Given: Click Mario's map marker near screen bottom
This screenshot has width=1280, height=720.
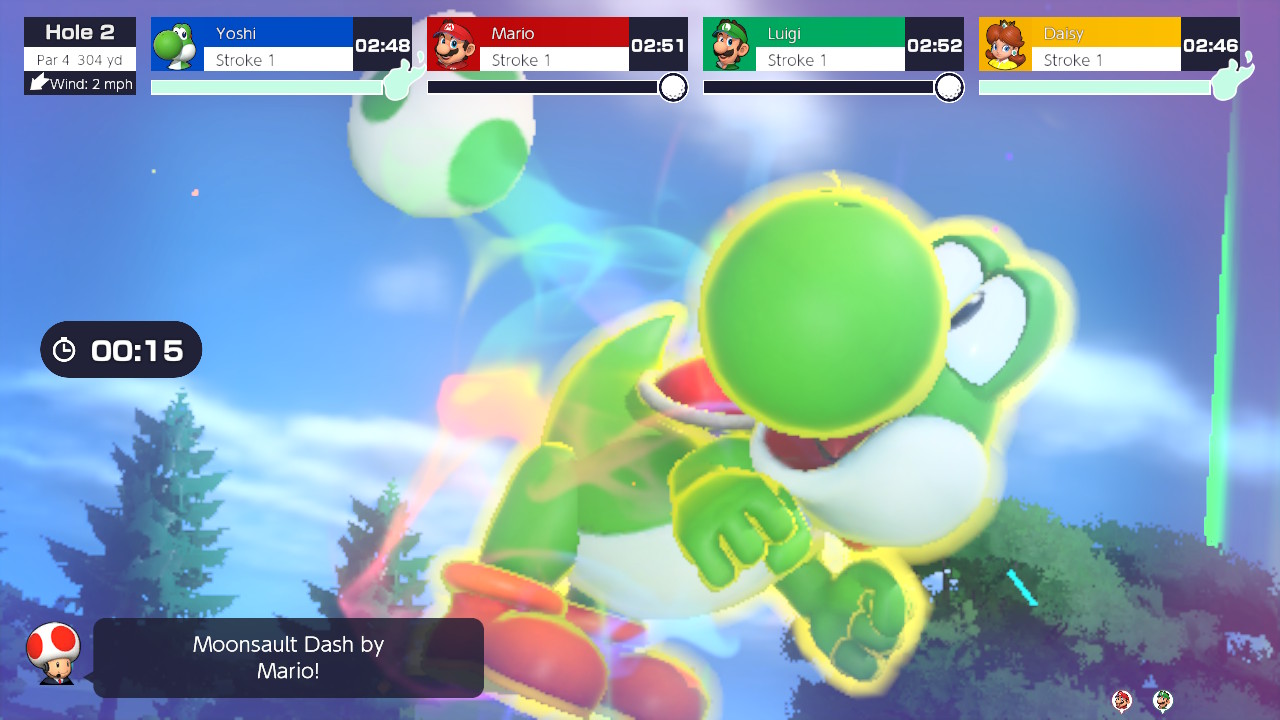Looking at the screenshot, I should (x=1122, y=700).
